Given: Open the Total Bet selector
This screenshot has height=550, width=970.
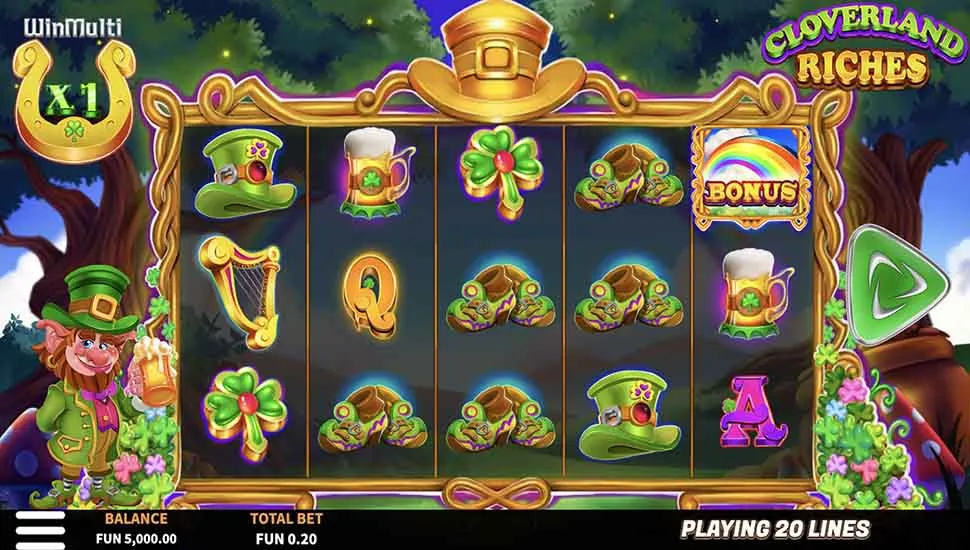Looking at the screenshot, I should 283,529.
